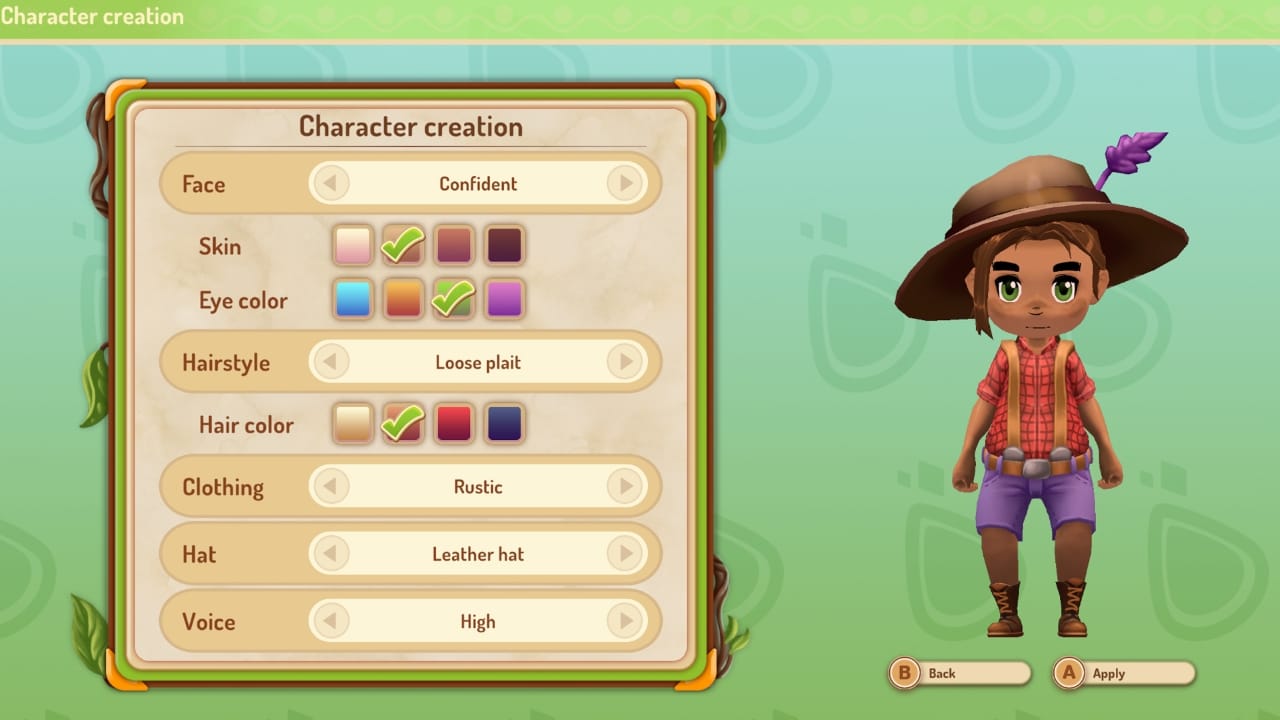Click the checked skin tone swatch
Viewport: 1280px width, 720px height.
(x=402, y=243)
